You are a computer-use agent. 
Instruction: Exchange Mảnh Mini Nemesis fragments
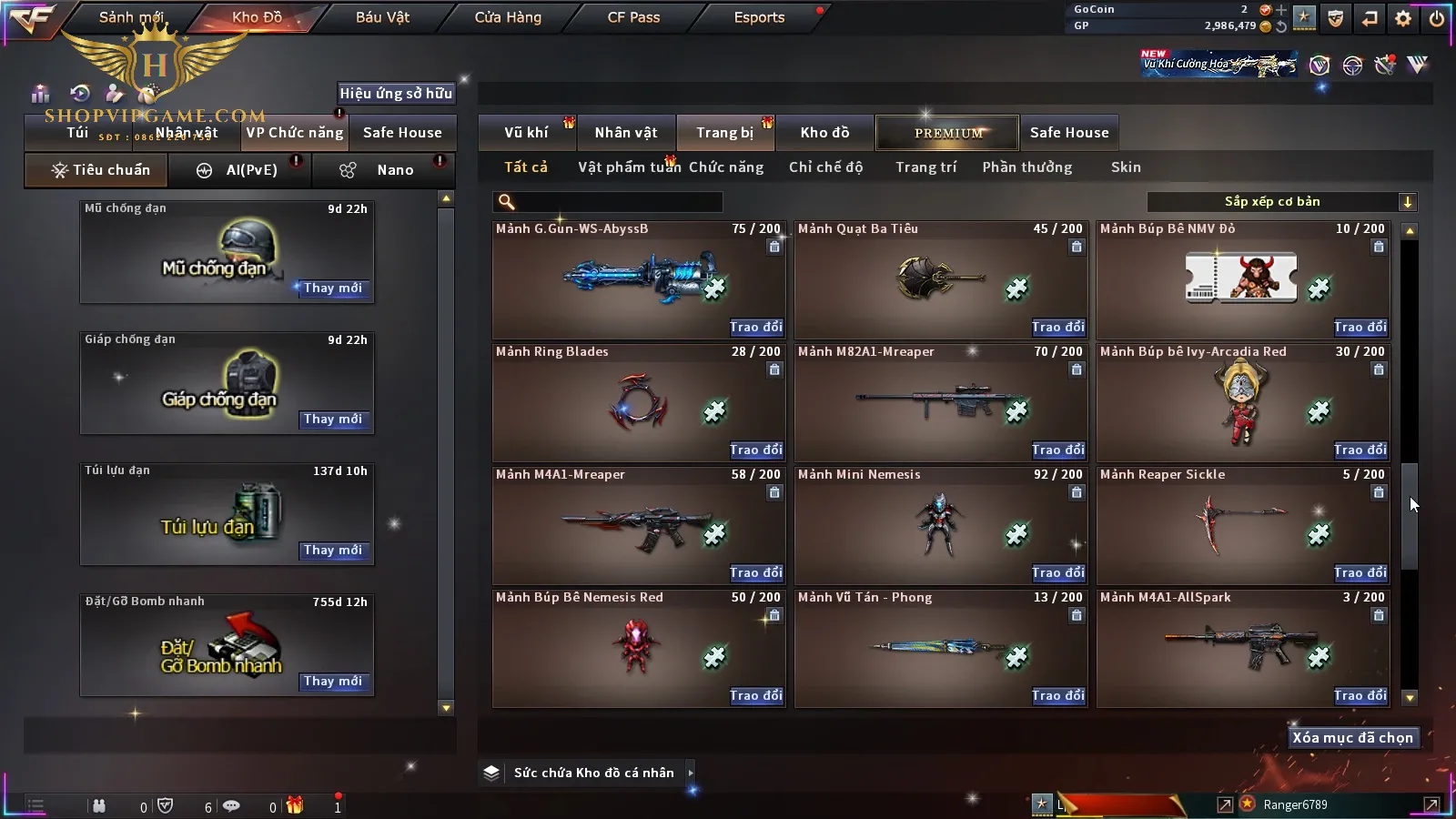1057,572
